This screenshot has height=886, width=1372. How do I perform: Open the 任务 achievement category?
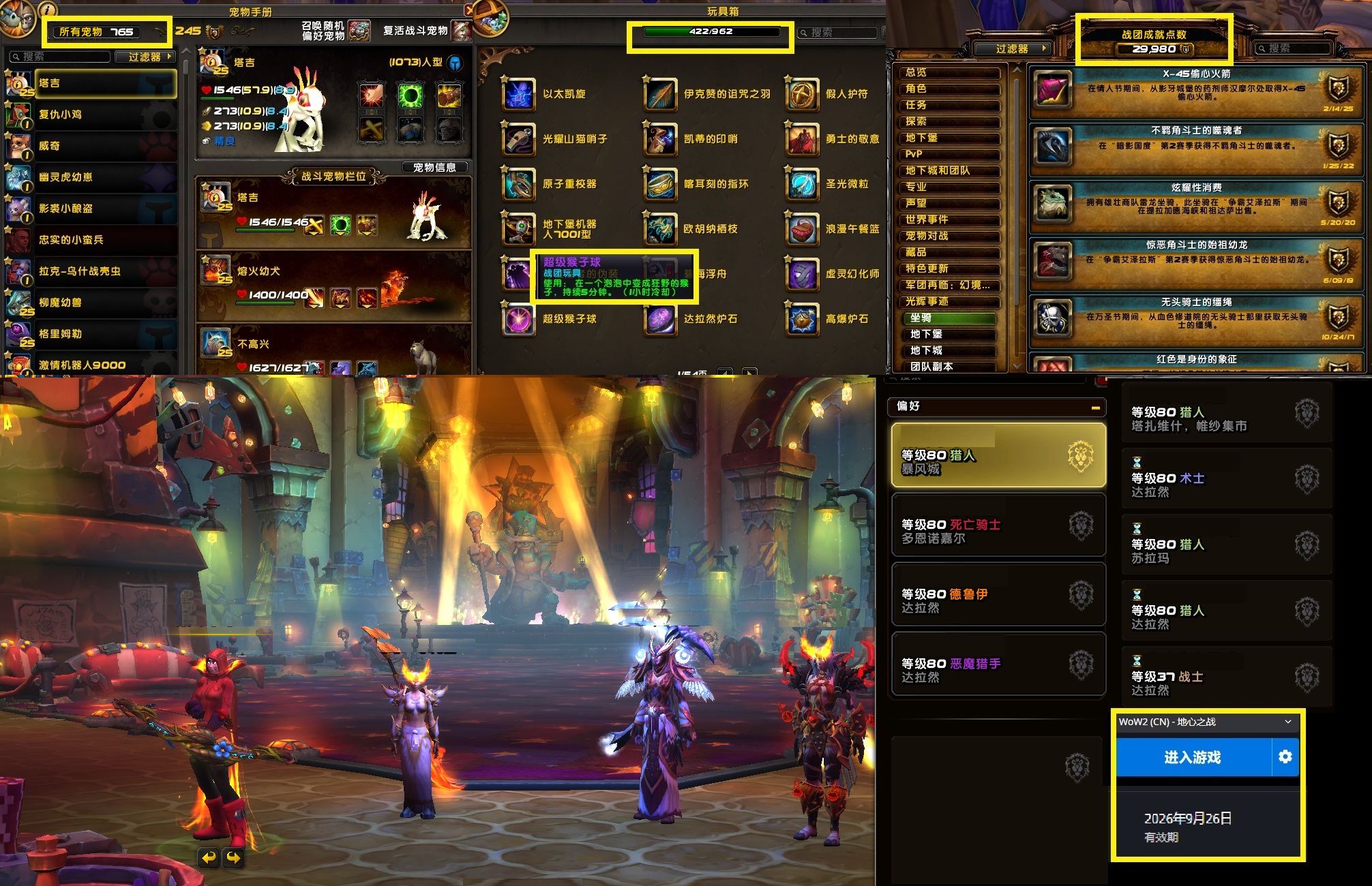(x=951, y=105)
